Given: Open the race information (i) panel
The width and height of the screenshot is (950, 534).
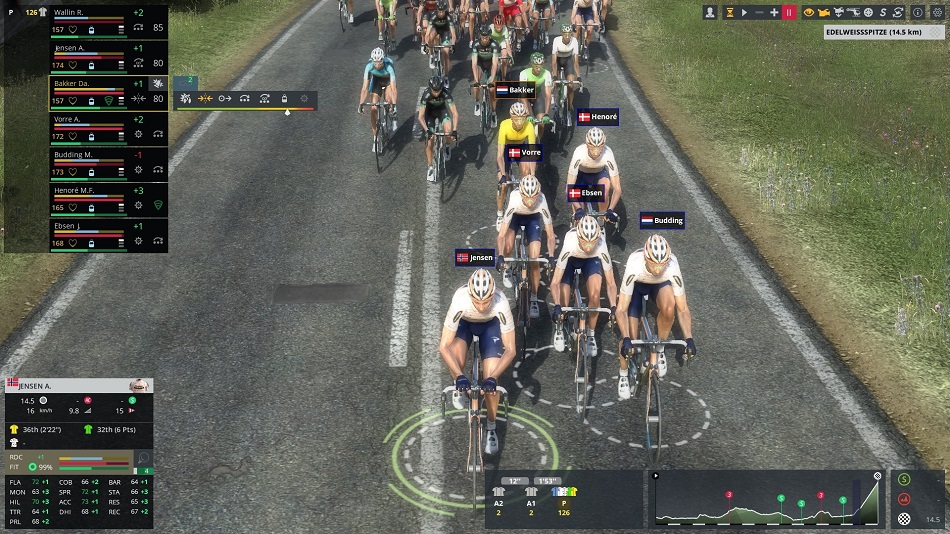Looking at the screenshot, I should (918, 12).
